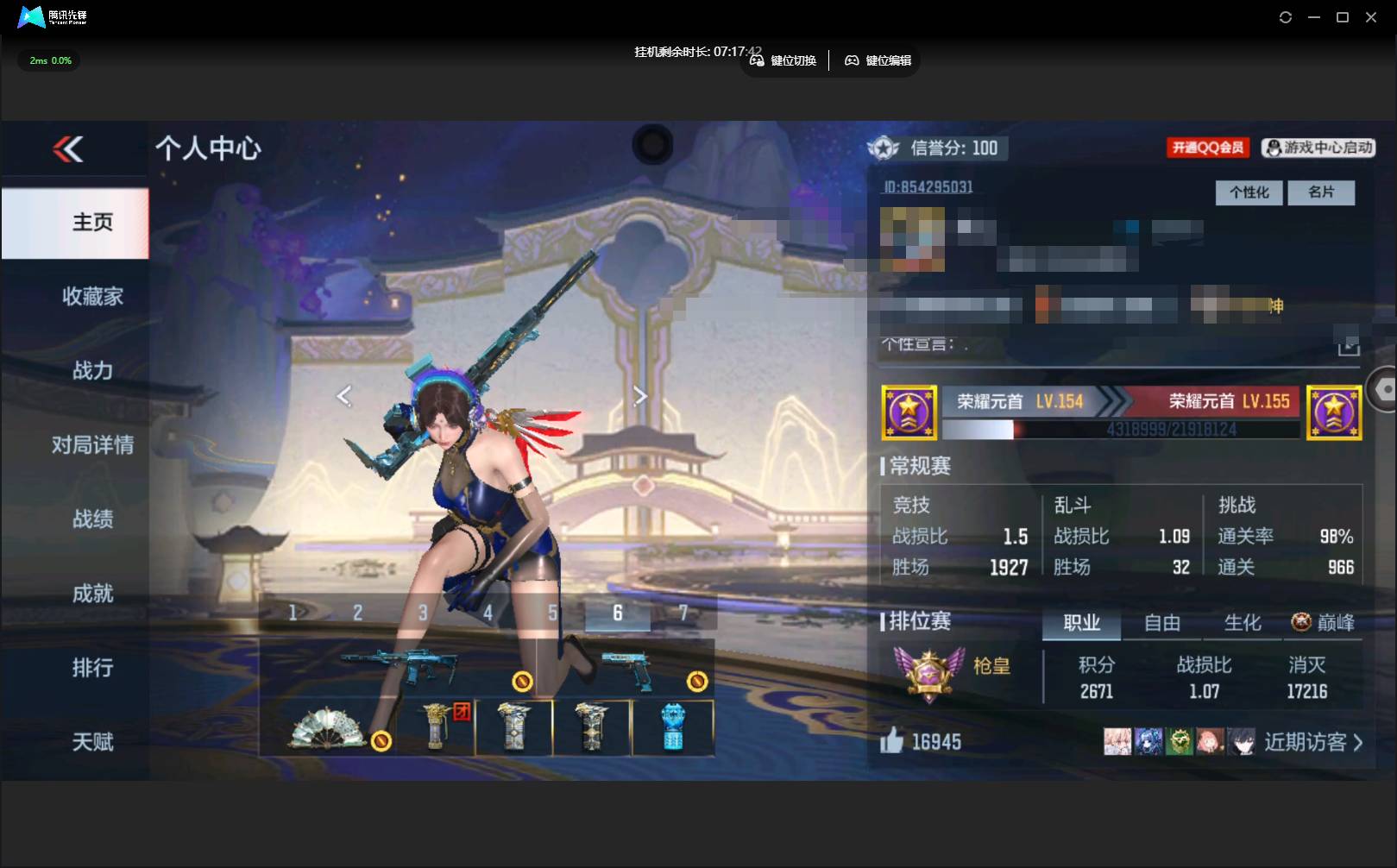The height and width of the screenshot is (868, 1397).
Task: Open 近期访客 recent visitors list
Action: pos(1312,742)
